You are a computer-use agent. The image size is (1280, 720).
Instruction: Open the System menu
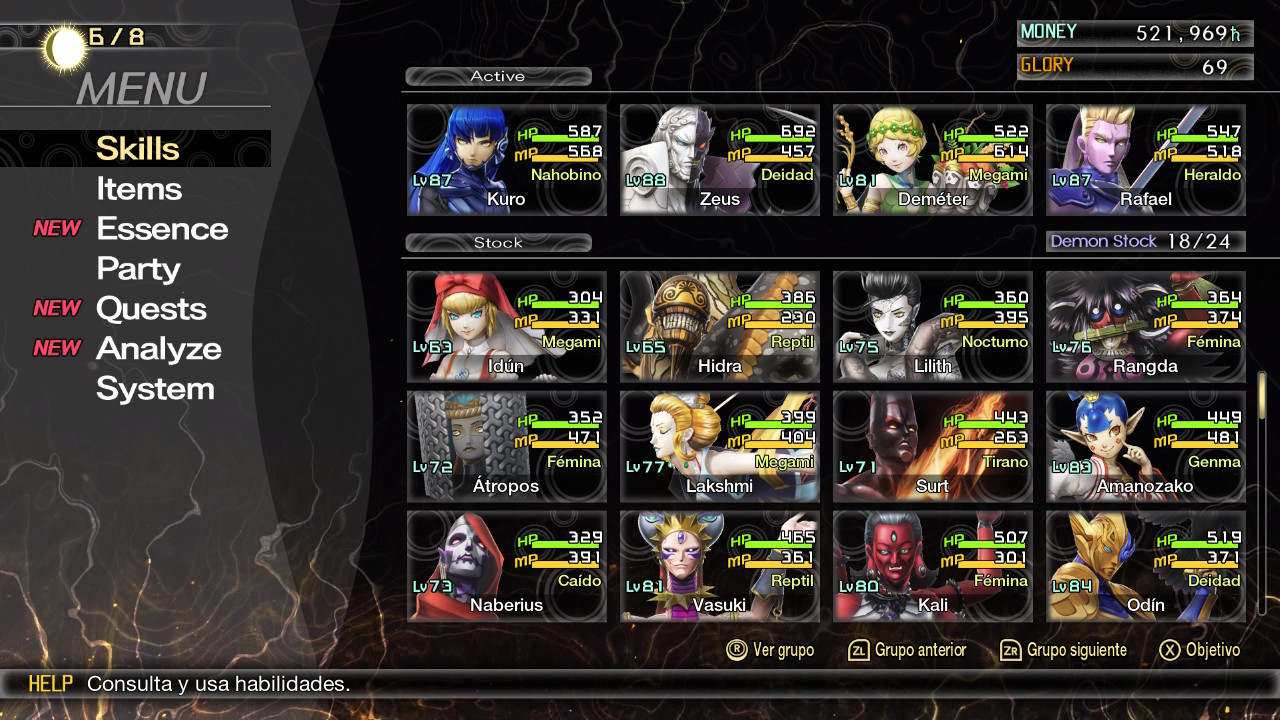tap(155, 389)
